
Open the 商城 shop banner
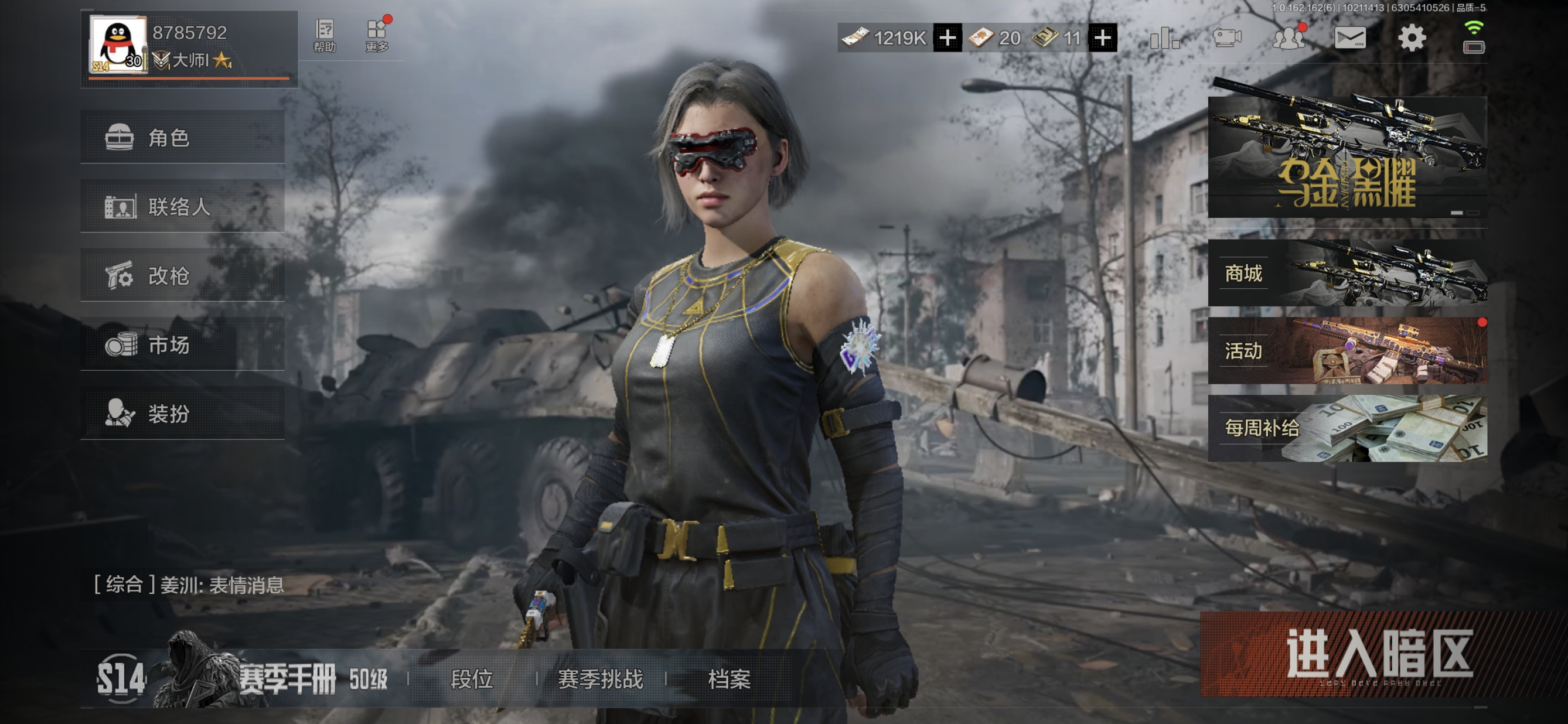coord(1347,273)
